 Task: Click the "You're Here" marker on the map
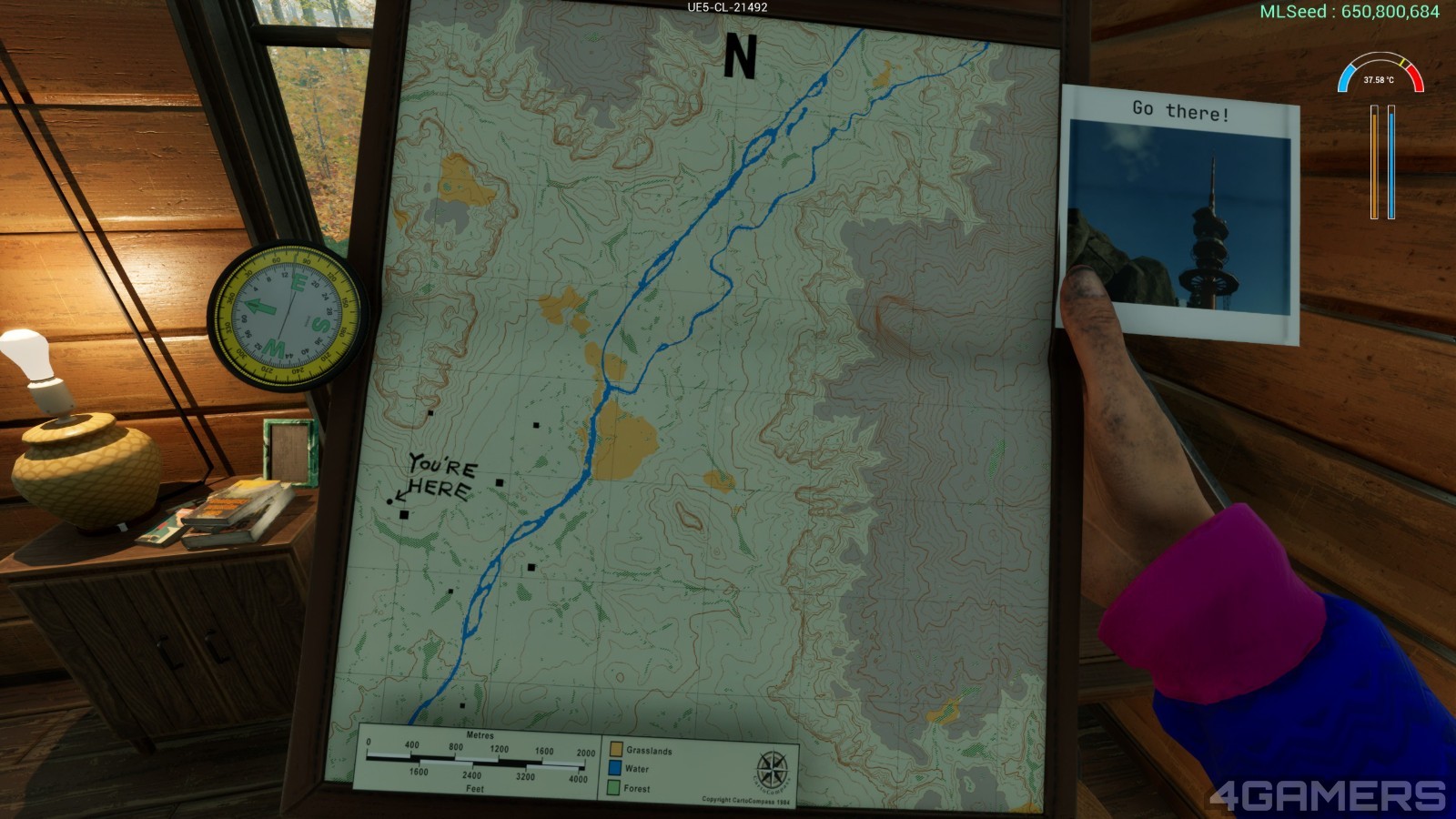coord(390,501)
